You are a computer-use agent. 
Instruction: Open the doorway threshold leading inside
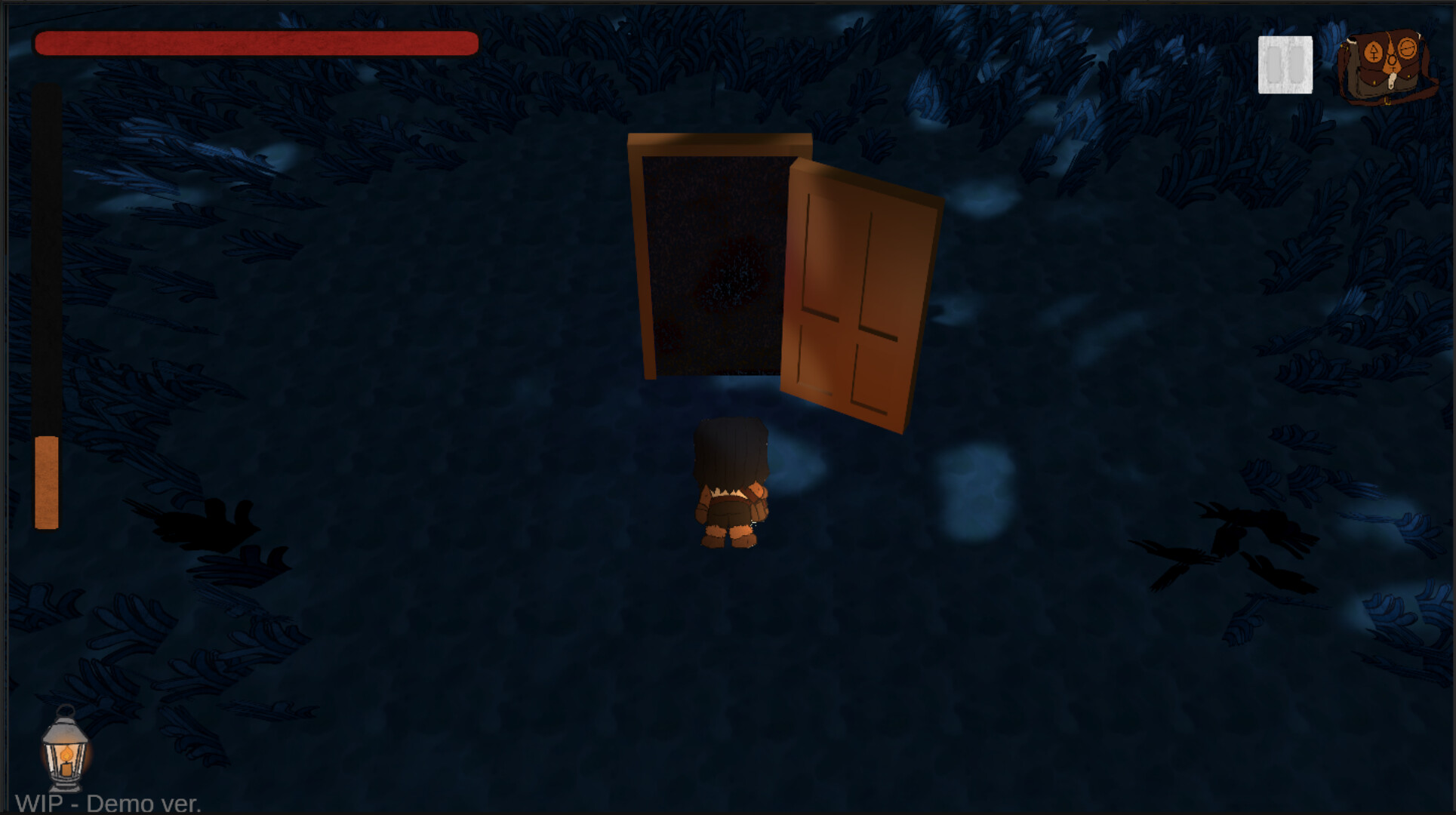(713, 264)
